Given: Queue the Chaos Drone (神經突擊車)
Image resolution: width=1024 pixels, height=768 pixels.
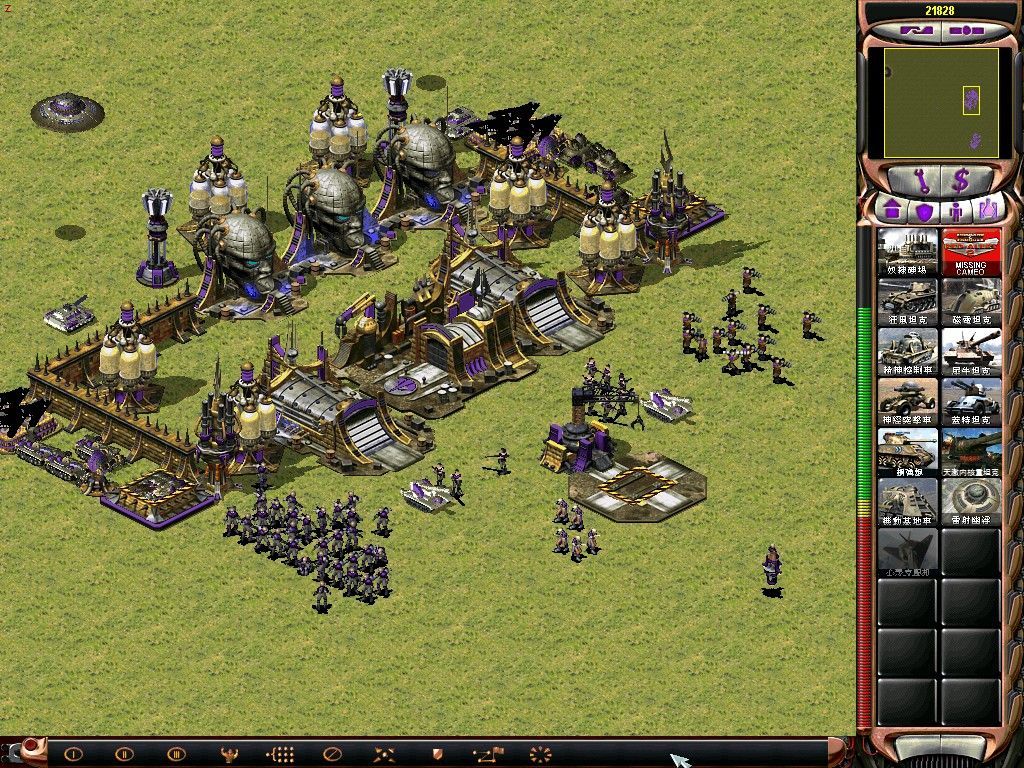Looking at the screenshot, I should click(x=908, y=402).
